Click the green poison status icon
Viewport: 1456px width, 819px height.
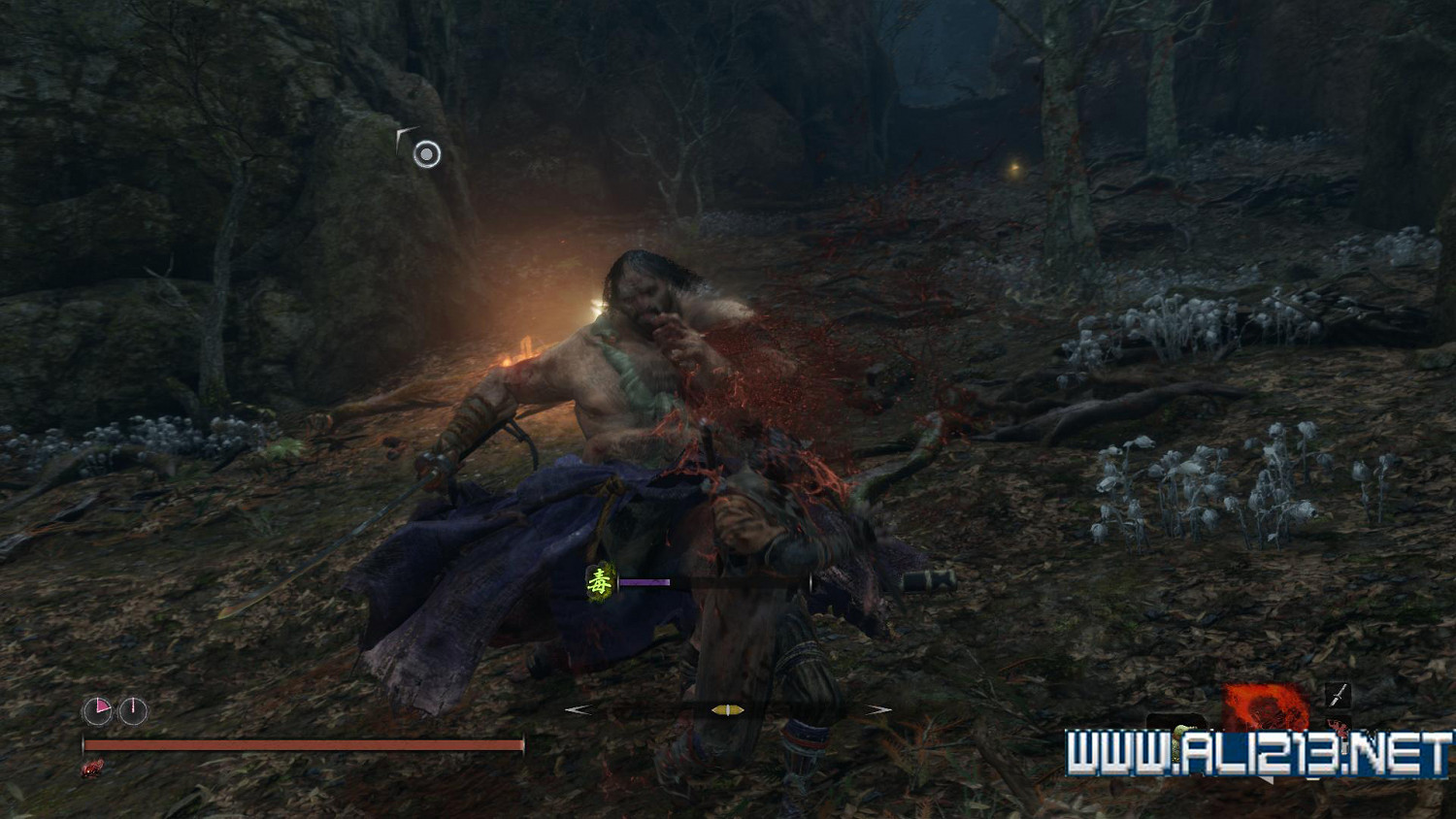point(601,582)
